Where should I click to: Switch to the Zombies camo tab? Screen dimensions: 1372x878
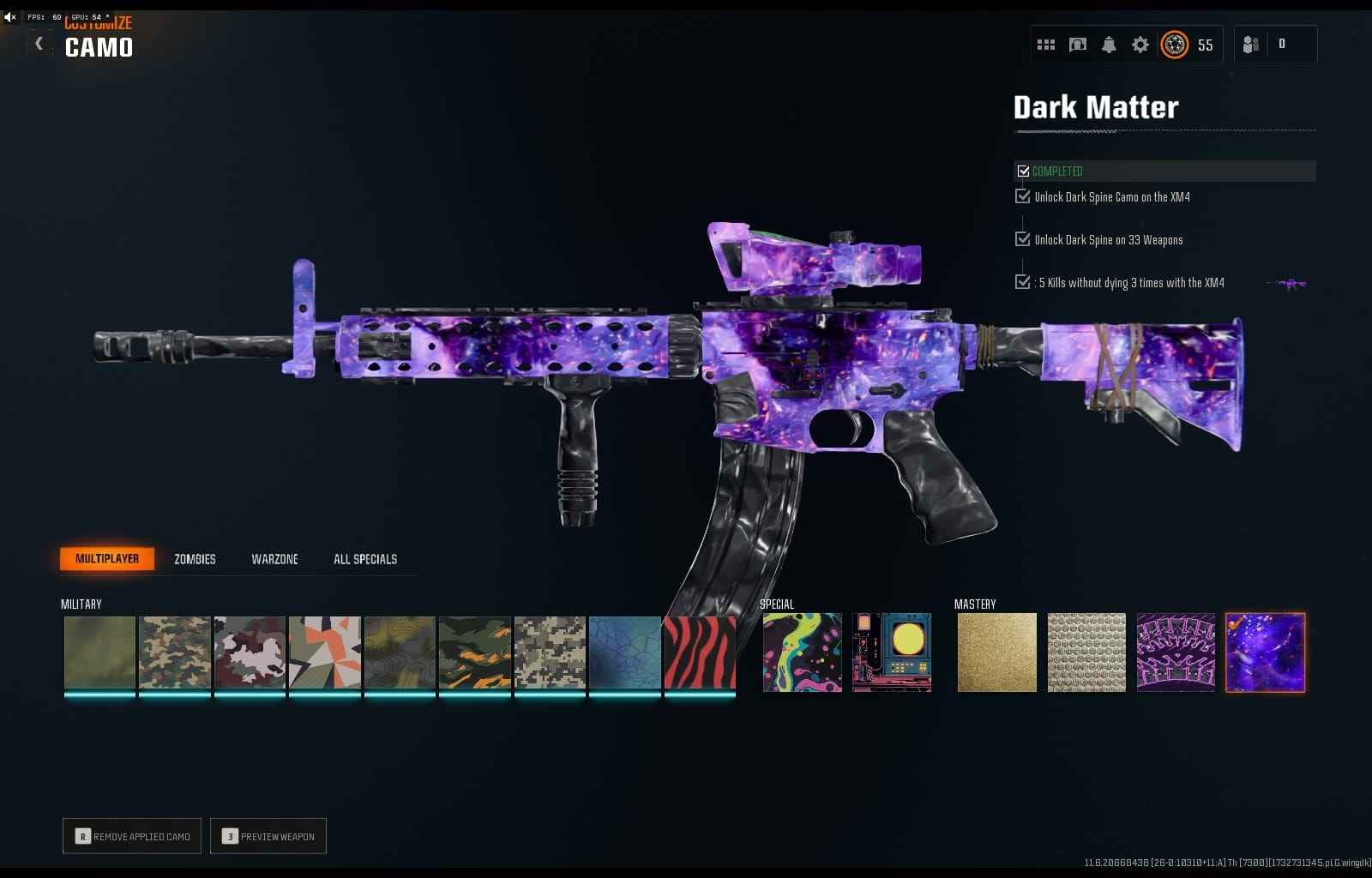[195, 559]
